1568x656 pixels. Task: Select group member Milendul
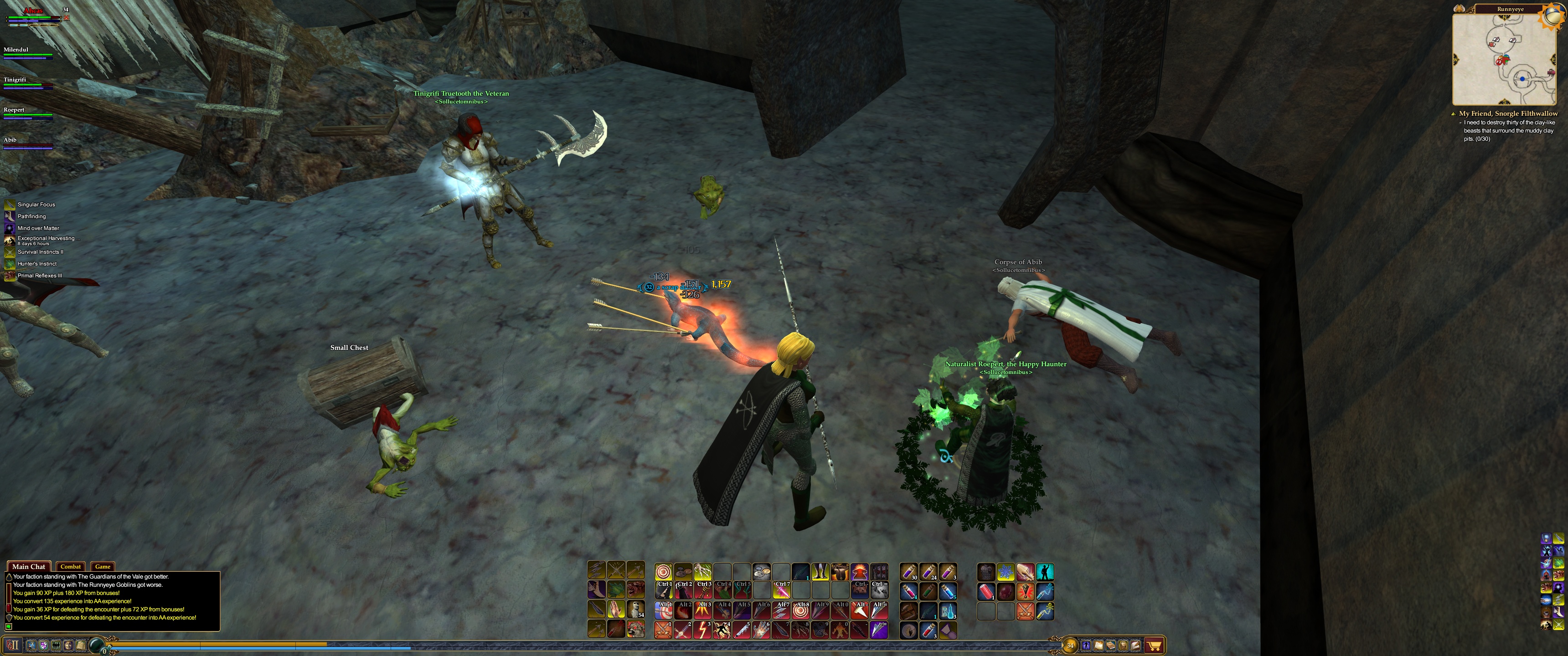[16, 50]
